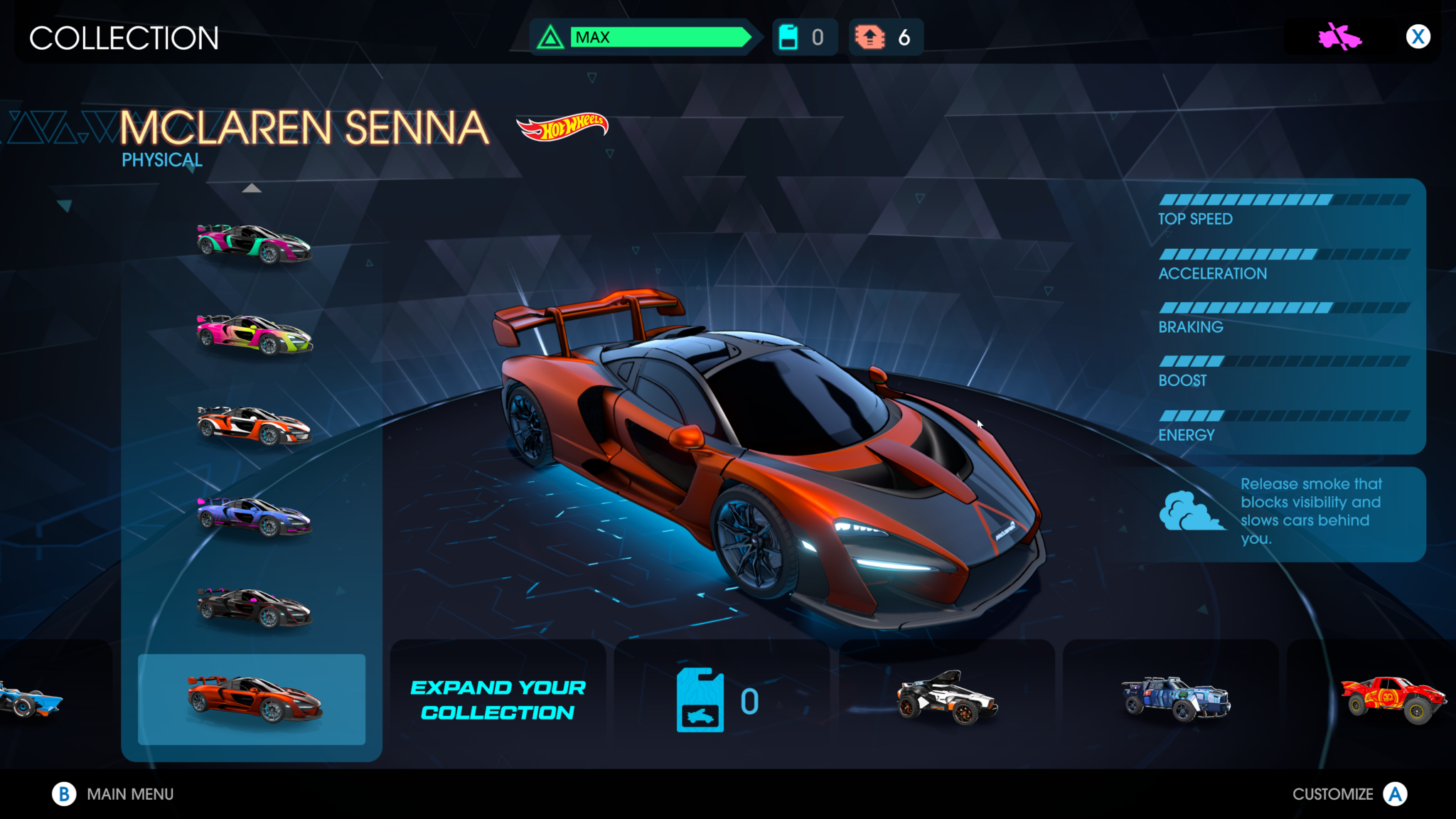Click the upgrade kit icon showing 6
1456x819 pixels.
point(870,37)
